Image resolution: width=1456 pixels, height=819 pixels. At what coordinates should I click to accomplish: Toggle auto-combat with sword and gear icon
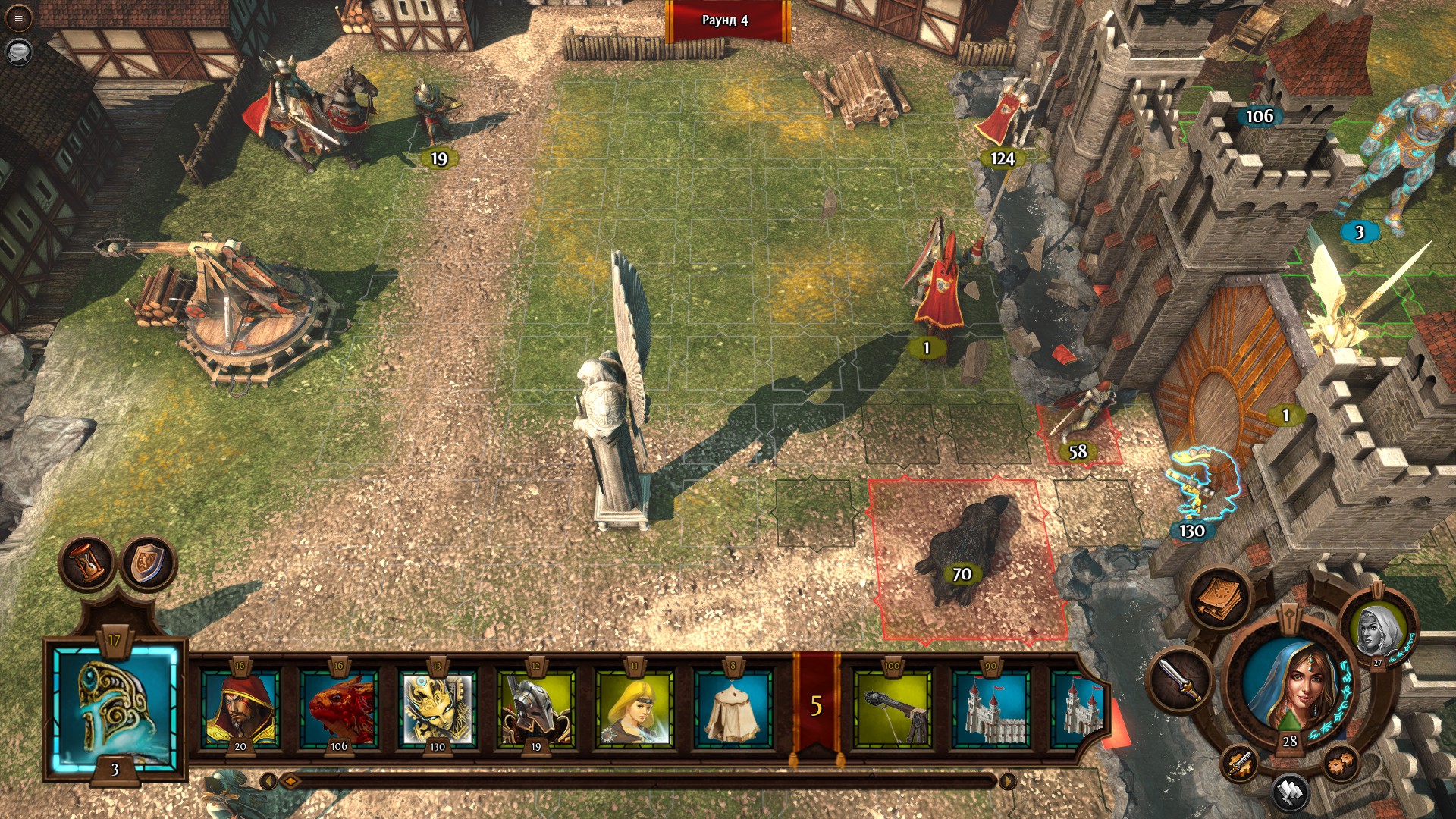[x=1240, y=762]
